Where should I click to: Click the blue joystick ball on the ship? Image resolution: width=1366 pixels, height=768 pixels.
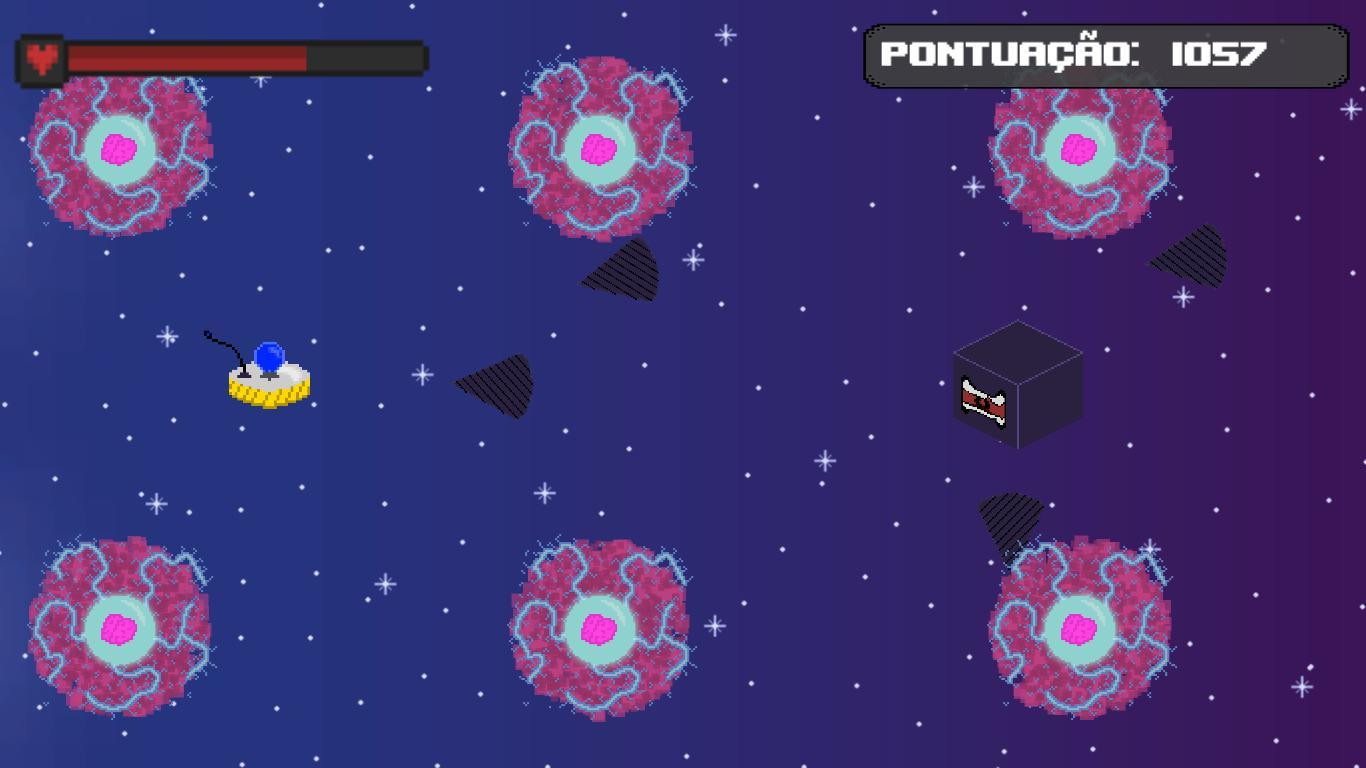click(270, 358)
